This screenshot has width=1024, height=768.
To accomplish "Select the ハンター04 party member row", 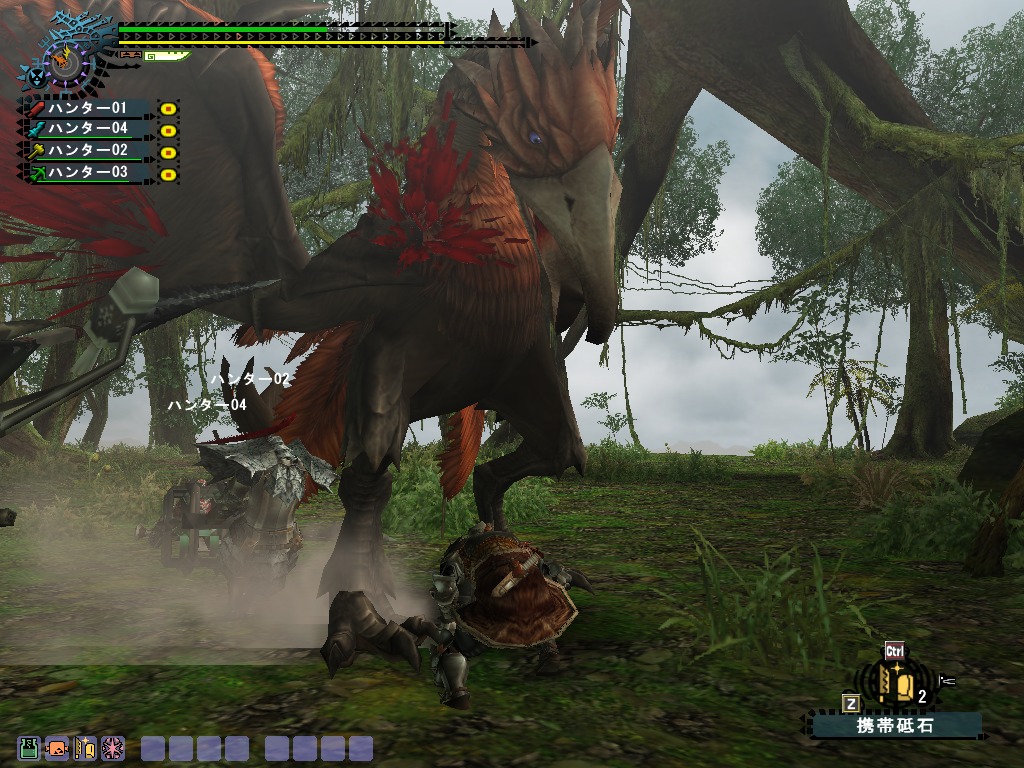I will point(89,129).
